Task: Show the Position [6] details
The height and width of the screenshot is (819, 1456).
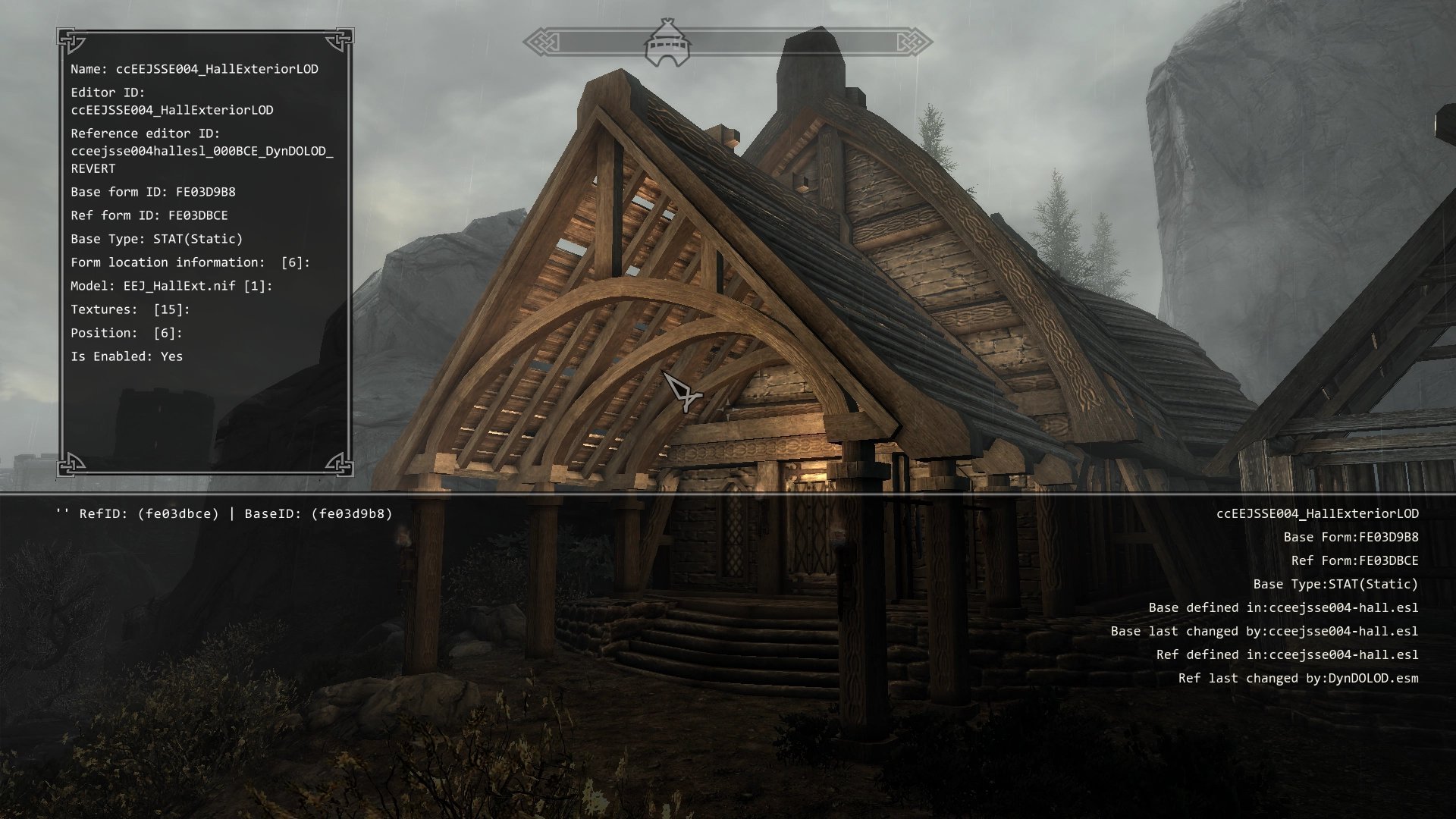Action: coord(127,333)
